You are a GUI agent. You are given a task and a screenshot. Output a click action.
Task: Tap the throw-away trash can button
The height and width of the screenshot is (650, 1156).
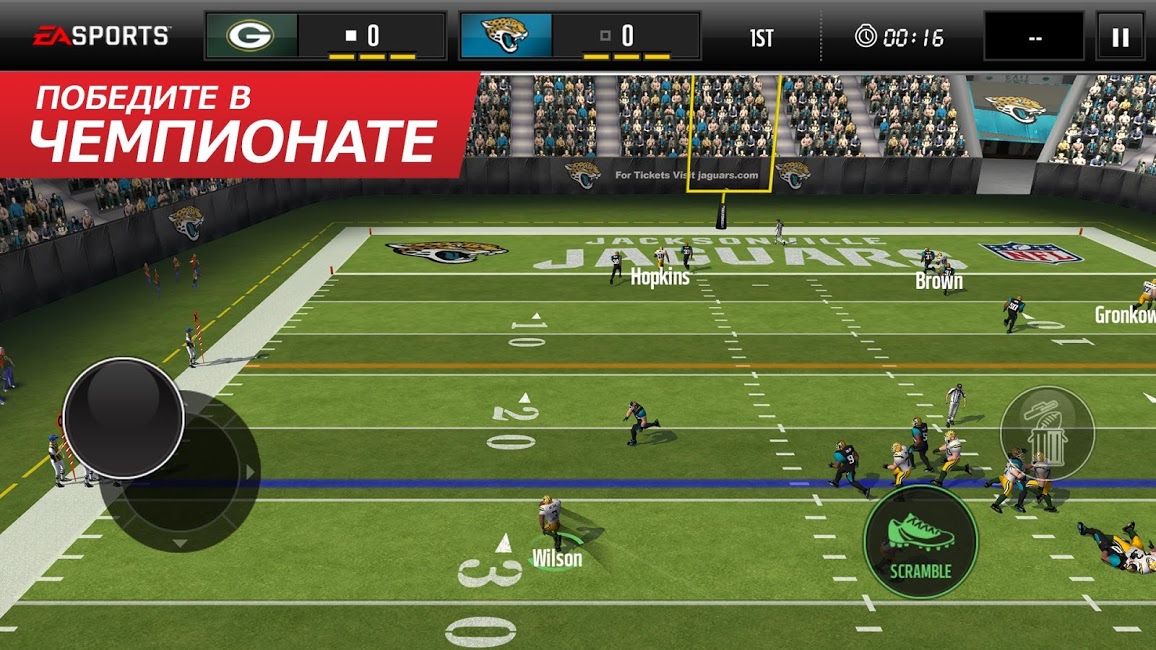point(1046,432)
